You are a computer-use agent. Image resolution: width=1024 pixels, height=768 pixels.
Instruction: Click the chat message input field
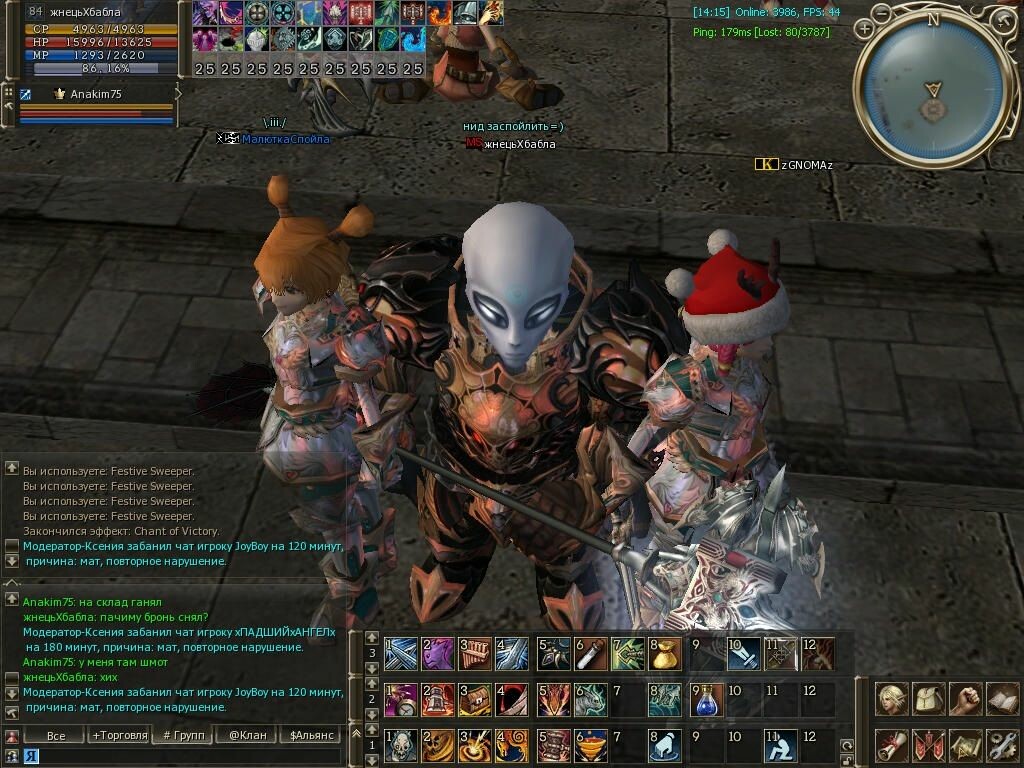(180, 756)
